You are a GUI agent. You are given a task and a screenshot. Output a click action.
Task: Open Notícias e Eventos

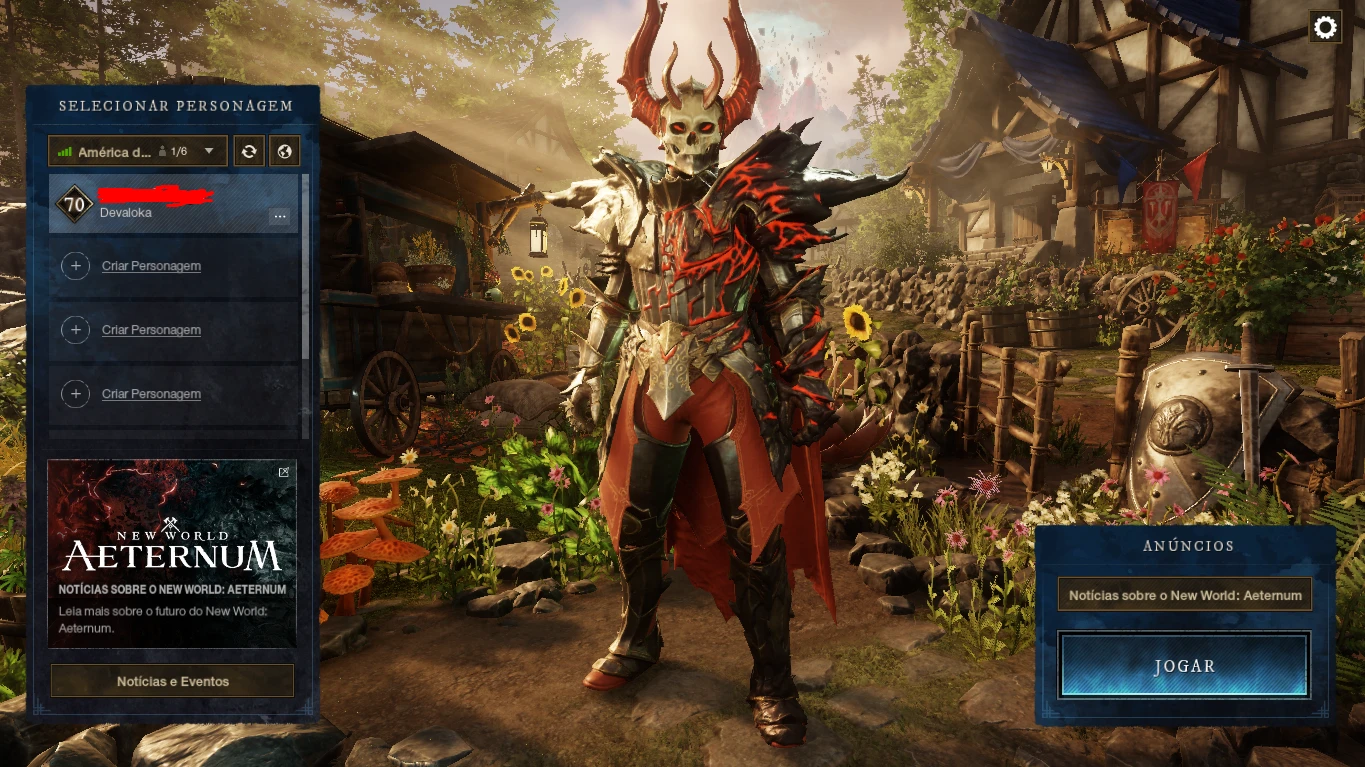tap(173, 681)
